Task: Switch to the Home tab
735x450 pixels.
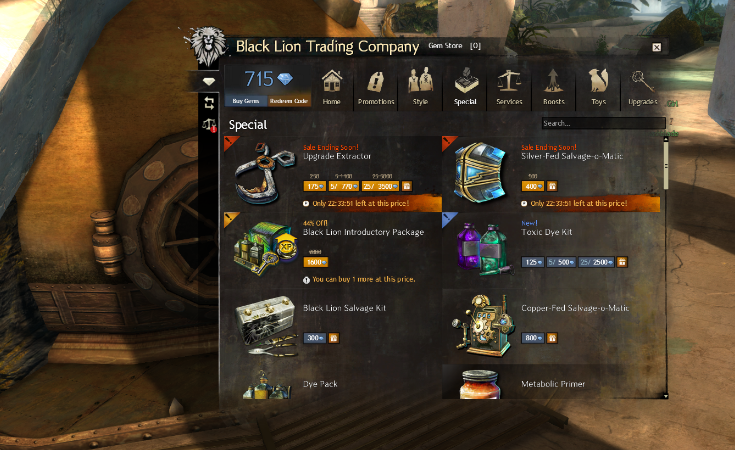Action: pos(332,88)
